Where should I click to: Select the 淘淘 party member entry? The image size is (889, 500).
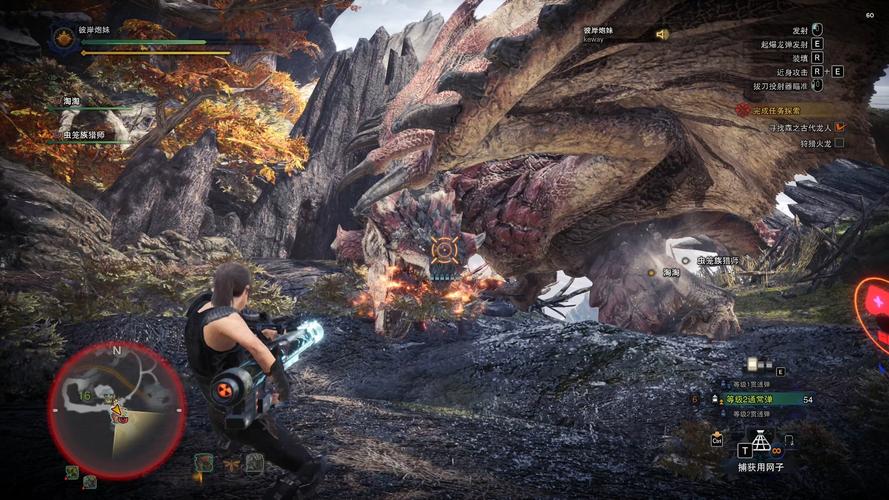[x=72, y=102]
